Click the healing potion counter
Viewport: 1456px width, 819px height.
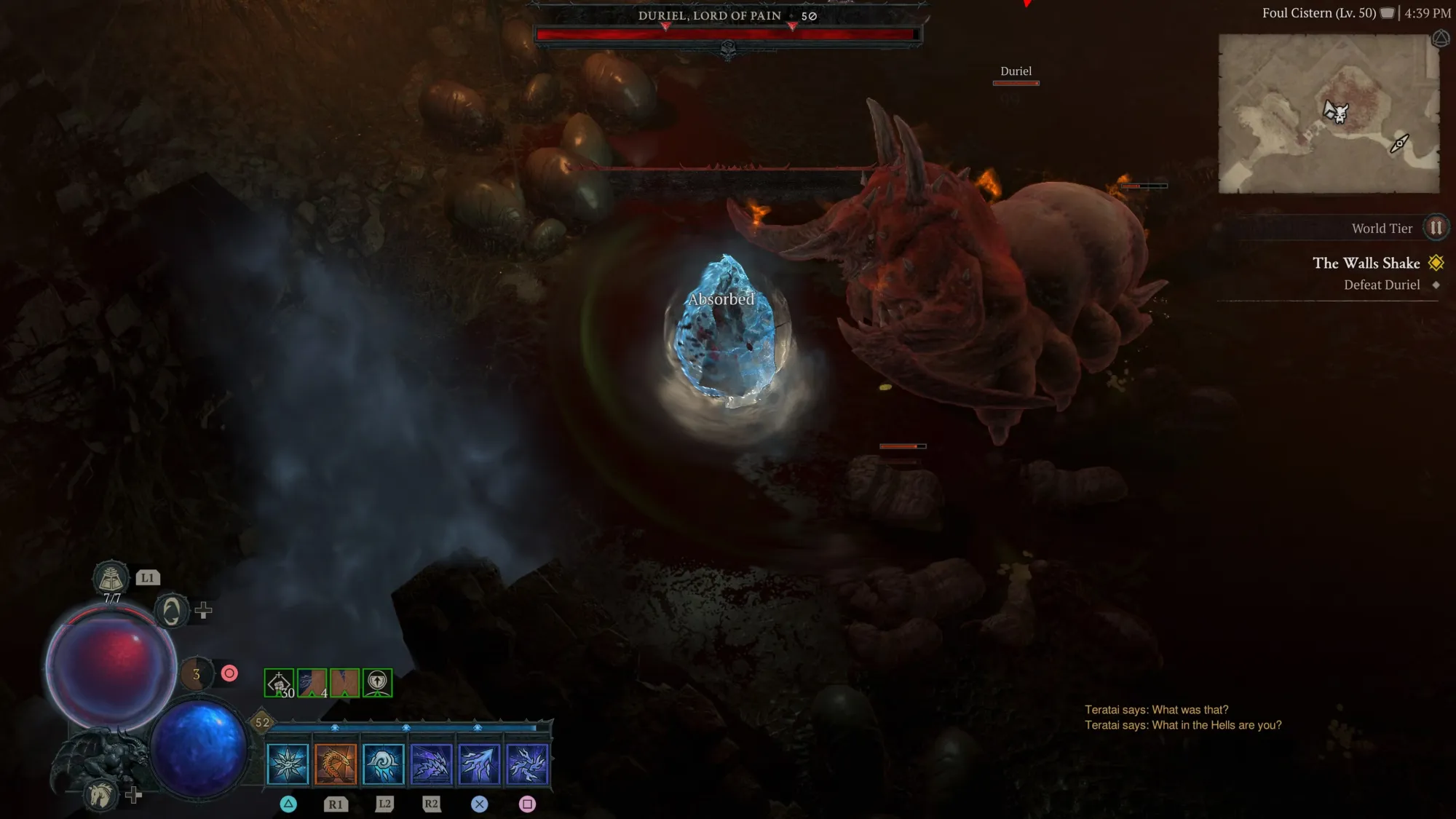(x=197, y=674)
